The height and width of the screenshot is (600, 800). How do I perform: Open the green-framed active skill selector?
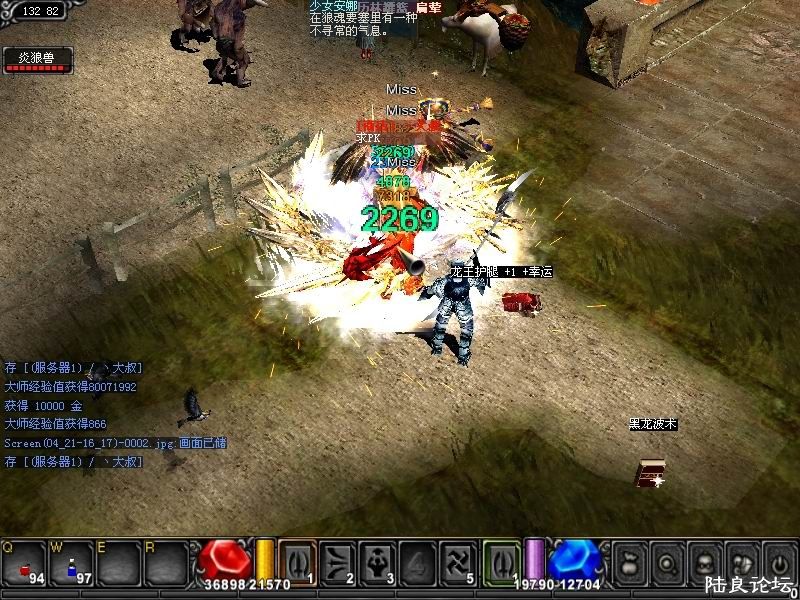[x=502, y=561]
